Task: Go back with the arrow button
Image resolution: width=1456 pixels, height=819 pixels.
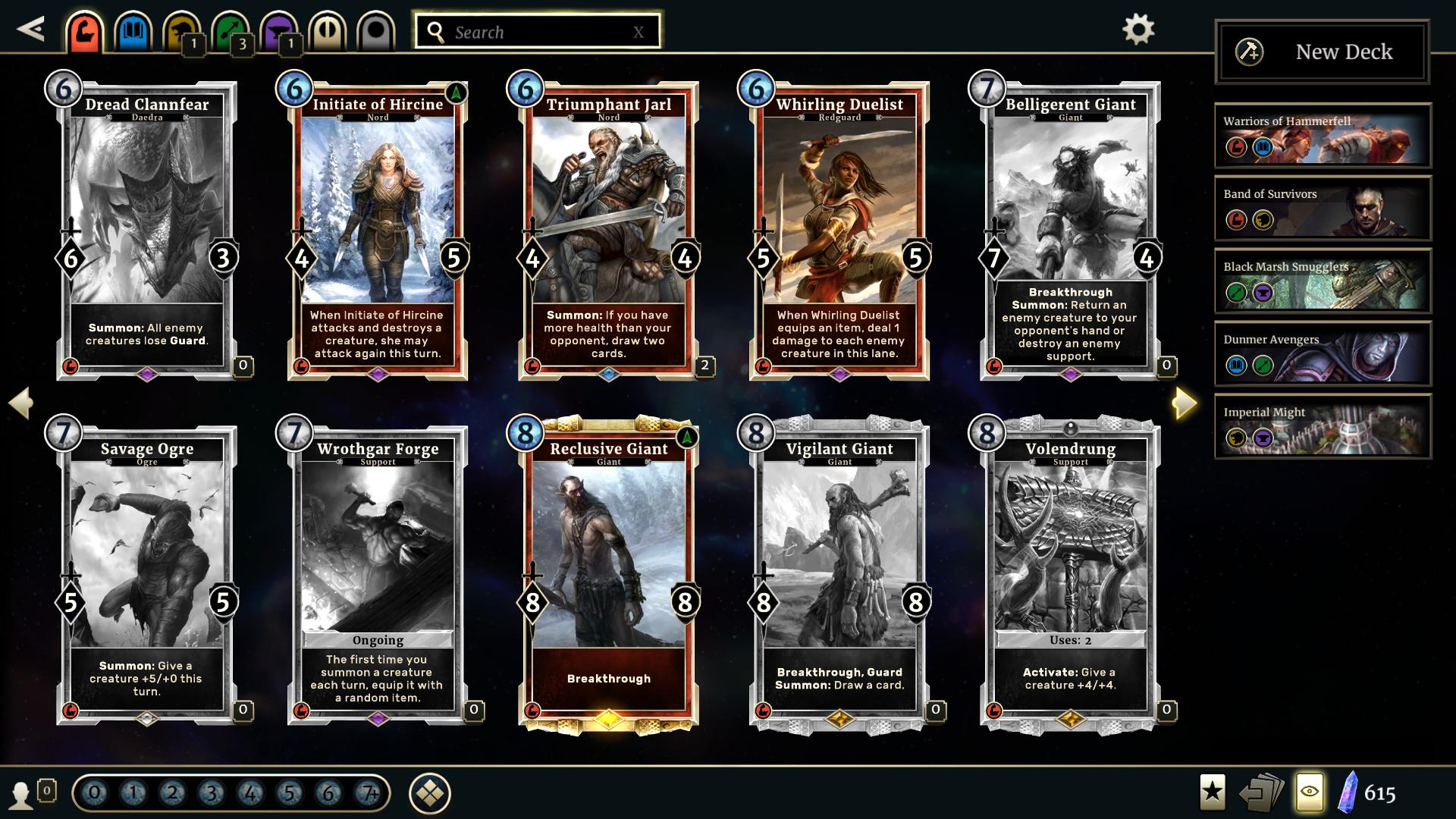Action: click(x=31, y=30)
